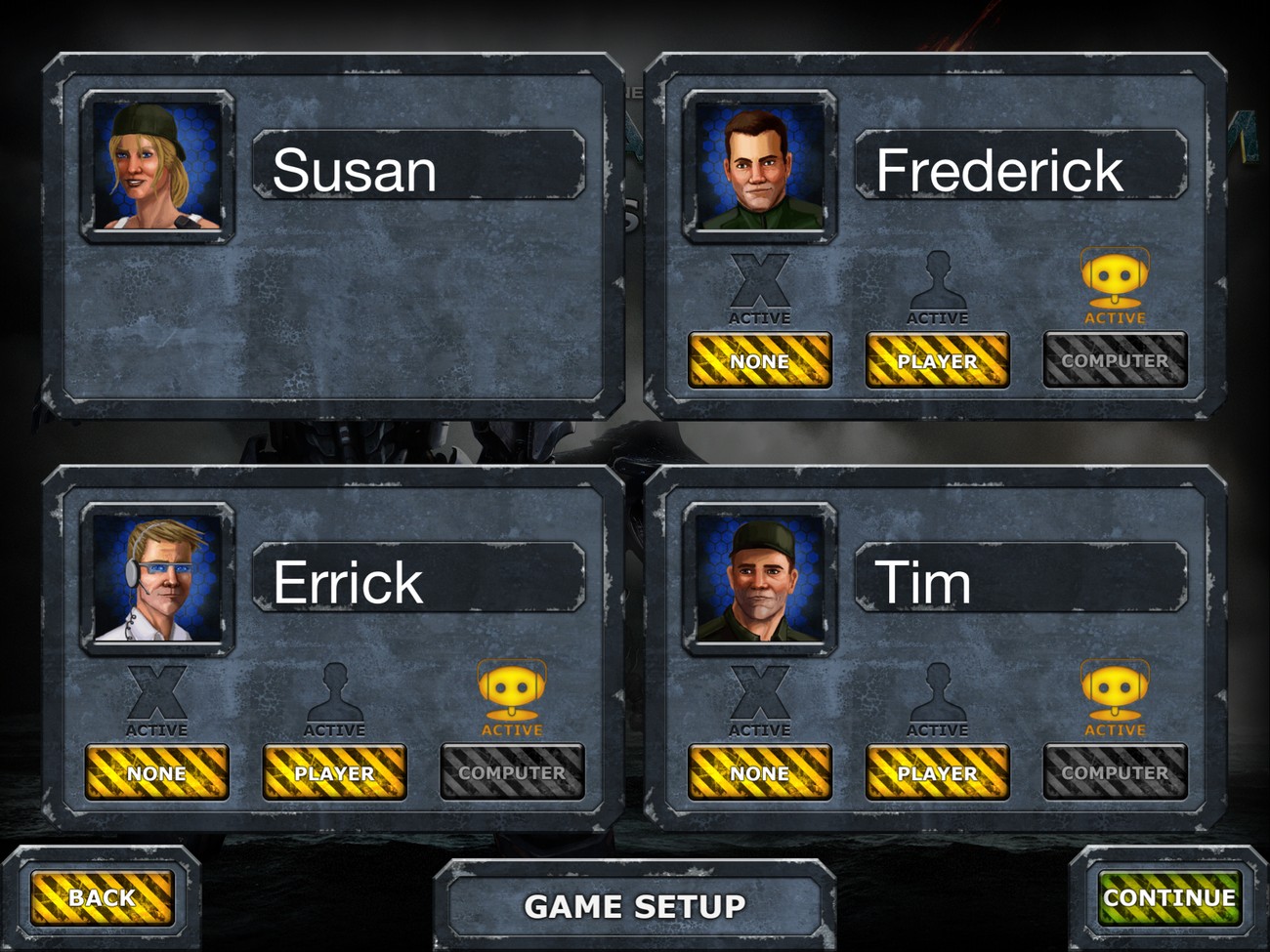Set Frederick as a human PLAYER
Image resolution: width=1270 pixels, height=952 pixels.
tap(937, 360)
